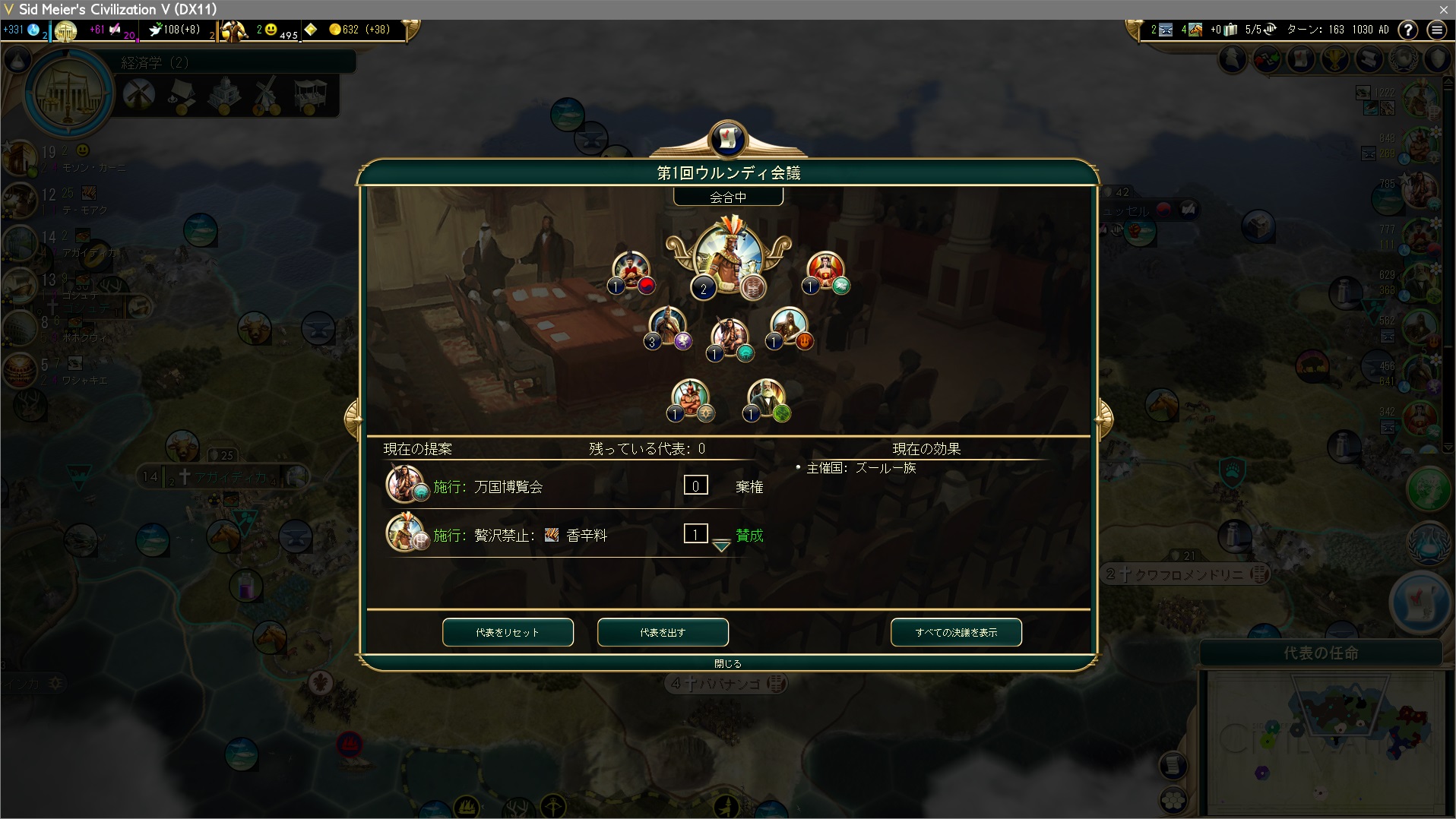Click the proposer portrait for the 万国博覧会 proposal
The height and width of the screenshot is (819, 1456).
(404, 484)
